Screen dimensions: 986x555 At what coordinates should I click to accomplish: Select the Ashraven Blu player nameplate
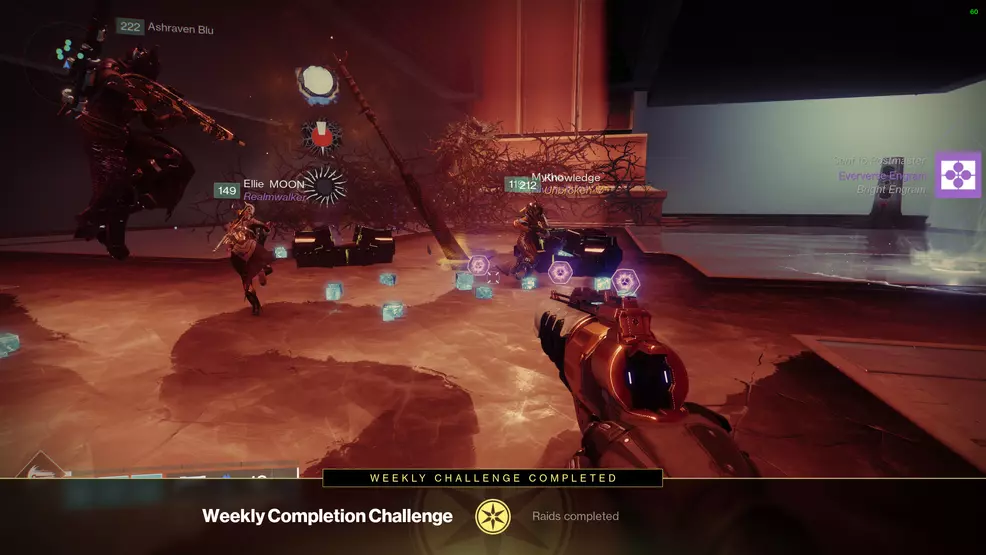166,28
